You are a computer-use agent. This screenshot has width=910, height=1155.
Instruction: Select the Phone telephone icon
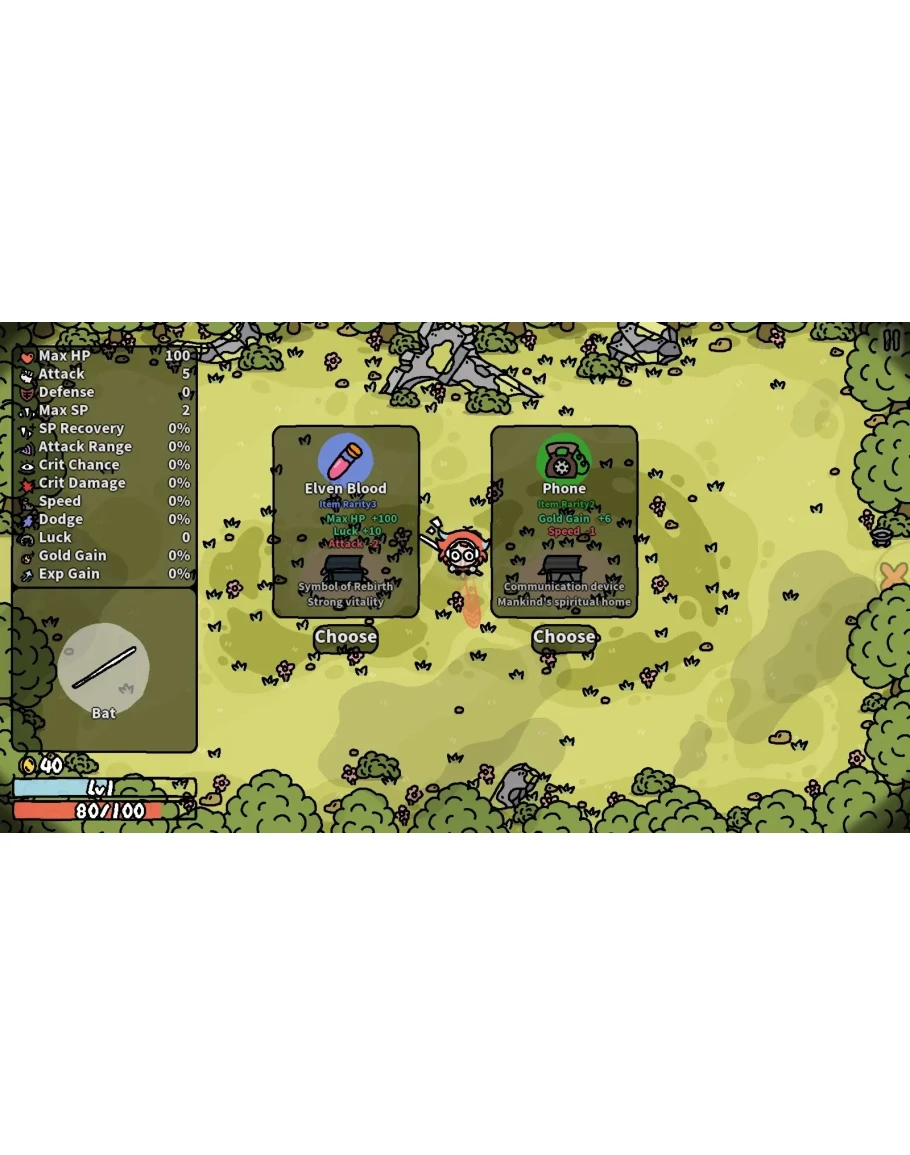click(564, 460)
